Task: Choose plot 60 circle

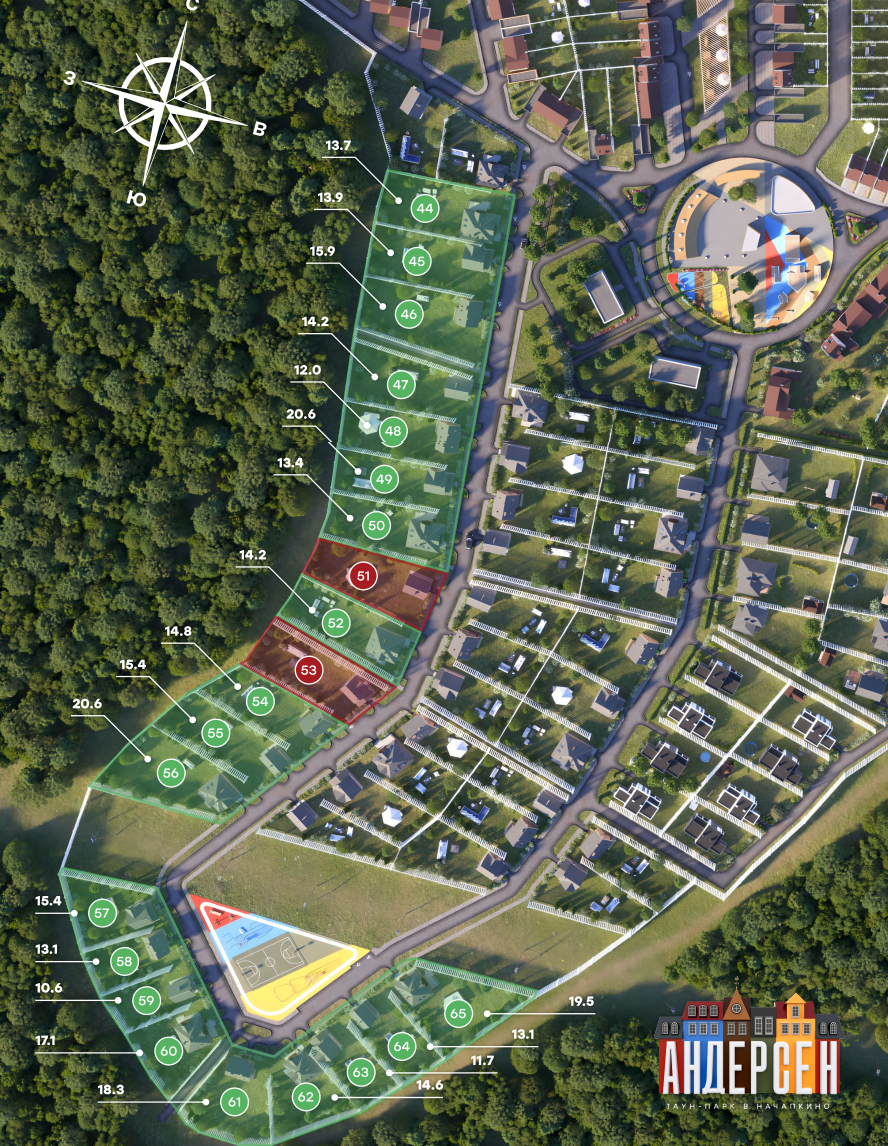Action: tap(168, 1051)
